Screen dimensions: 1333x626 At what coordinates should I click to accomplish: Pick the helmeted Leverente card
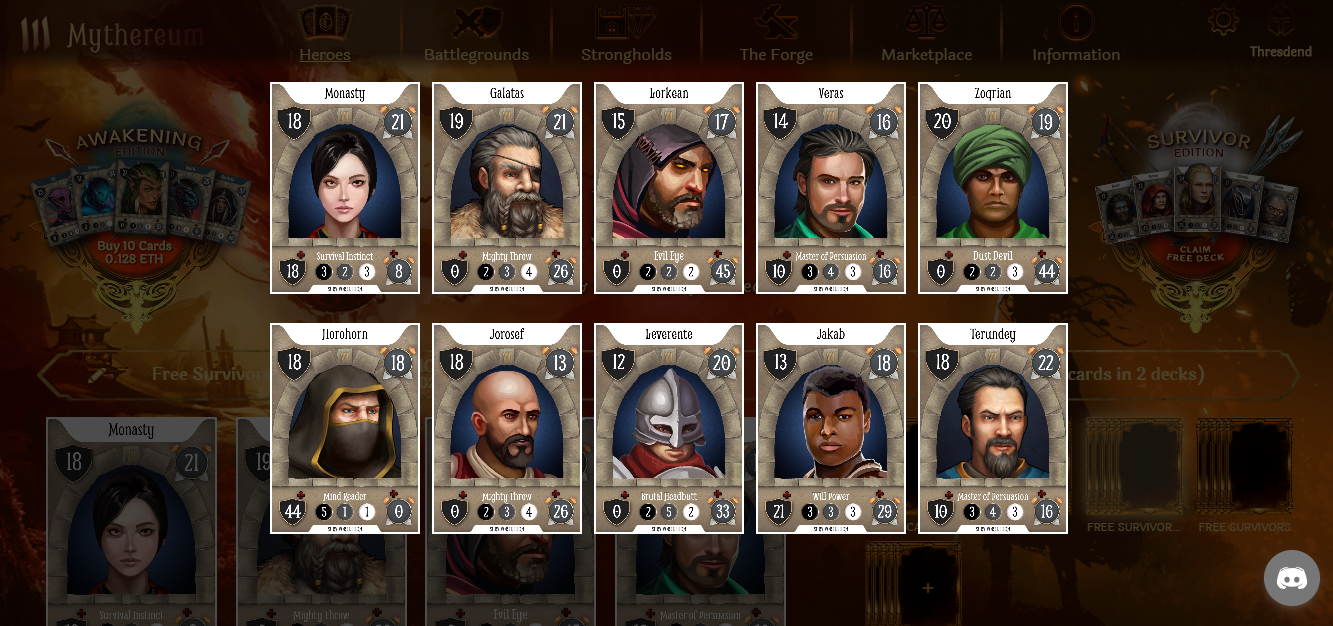pyautogui.click(x=669, y=428)
